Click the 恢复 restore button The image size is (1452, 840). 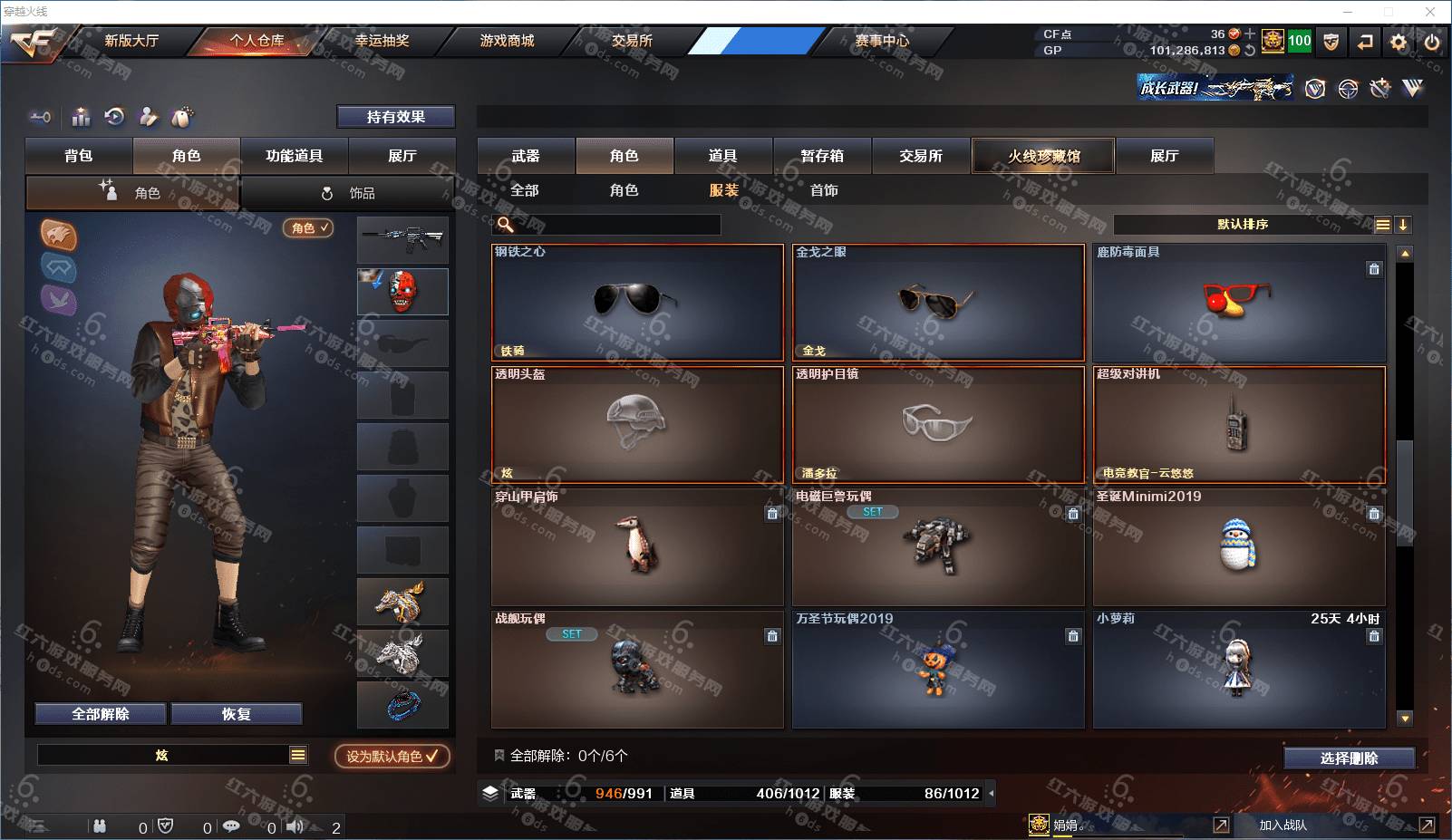tap(236, 714)
